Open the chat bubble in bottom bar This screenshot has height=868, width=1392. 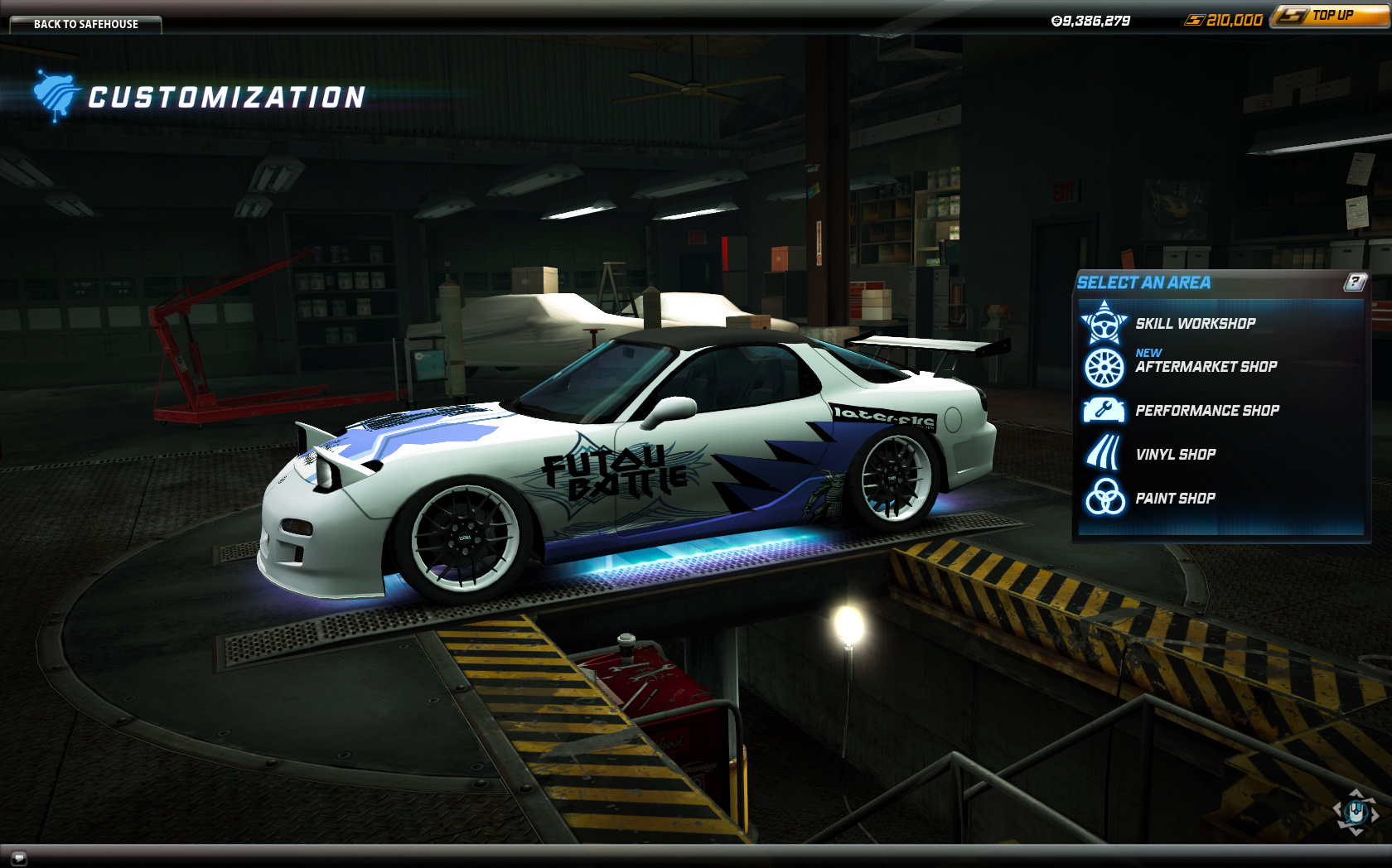pos(18,857)
